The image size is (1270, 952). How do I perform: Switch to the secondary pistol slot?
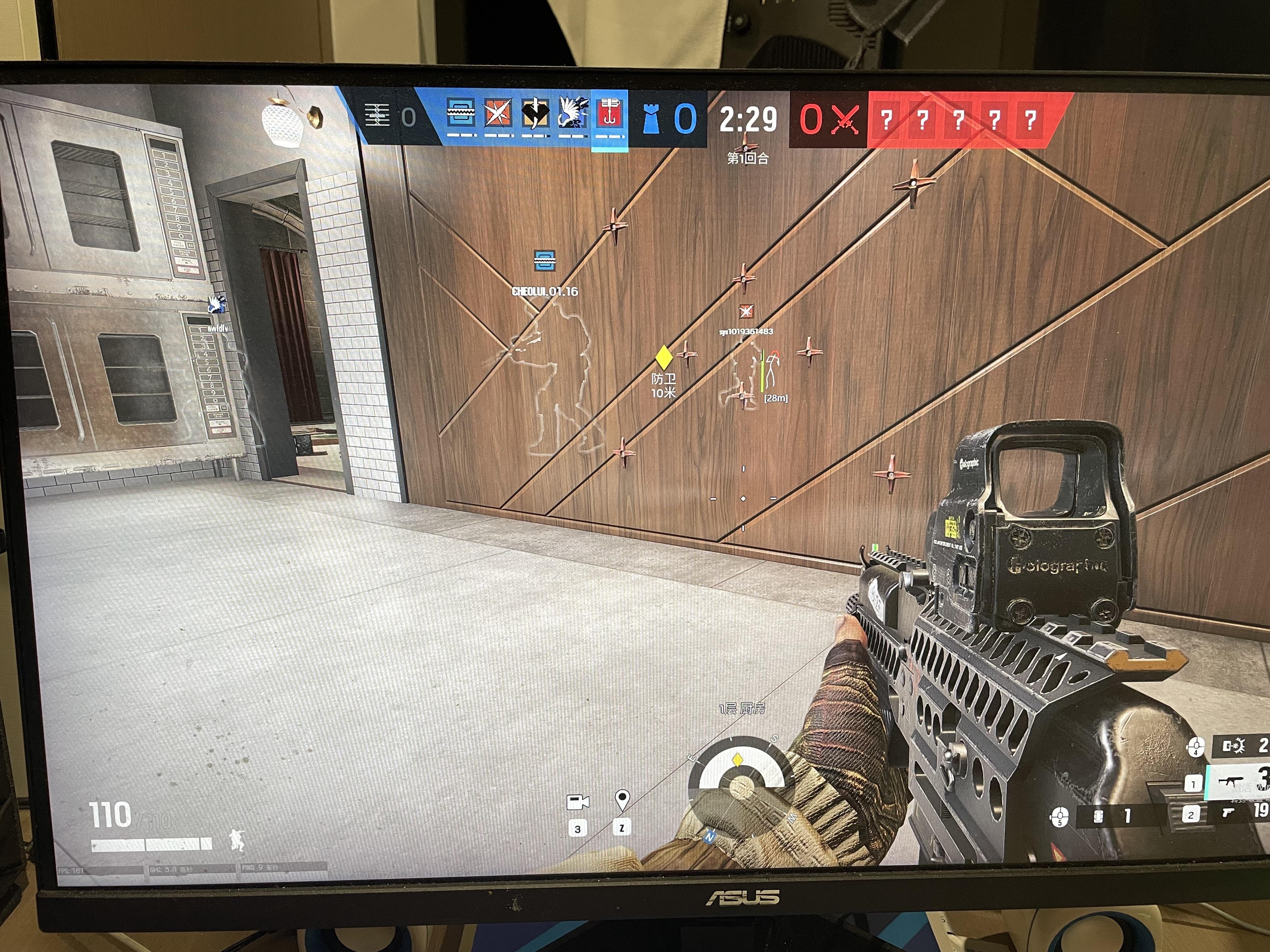[1229, 813]
